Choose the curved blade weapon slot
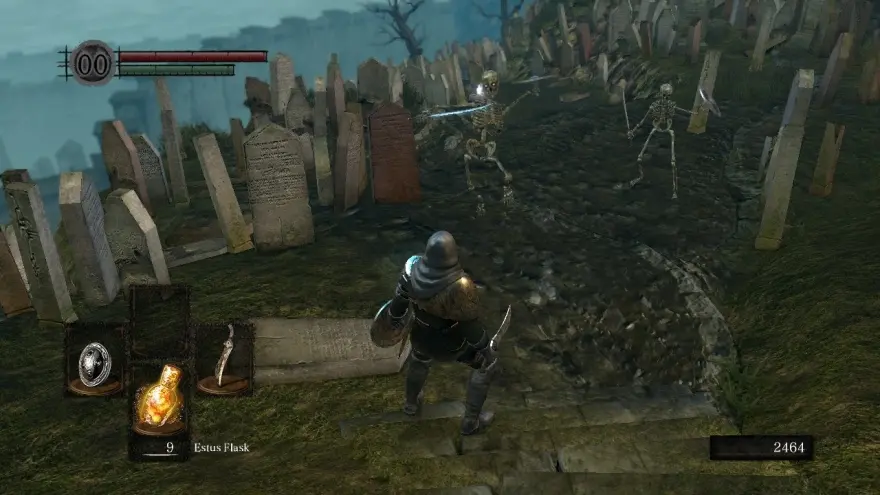This screenshot has width=880, height=495. pos(224,358)
